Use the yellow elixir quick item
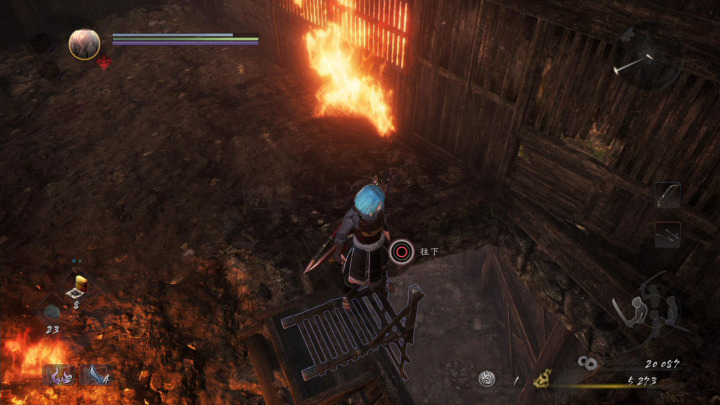Viewport: 720px width, 405px height. click(x=81, y=282)
